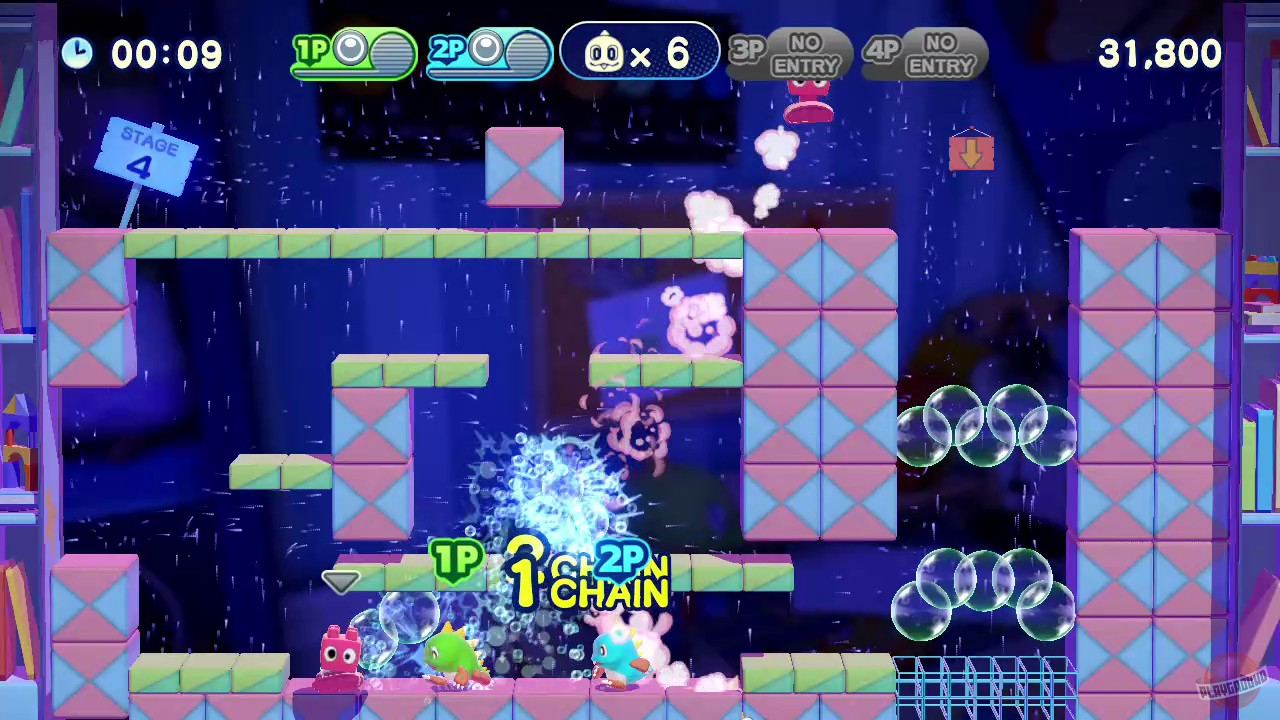Click the clock icon beside the timer
Screen dimensions: 1280x720
tap(78, 53)
